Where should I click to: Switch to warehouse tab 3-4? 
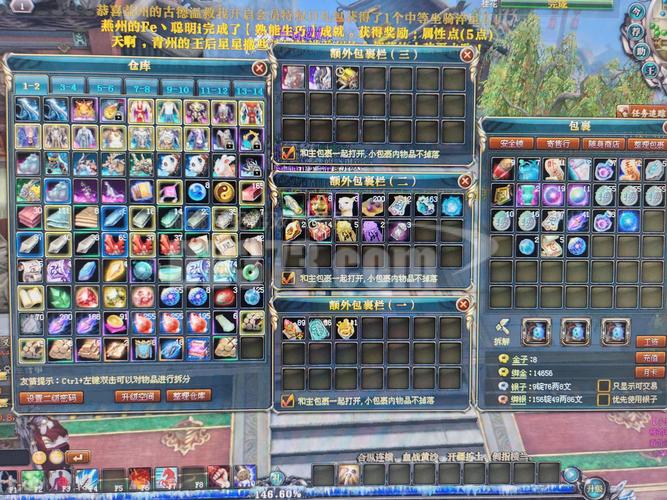[67, 87]
